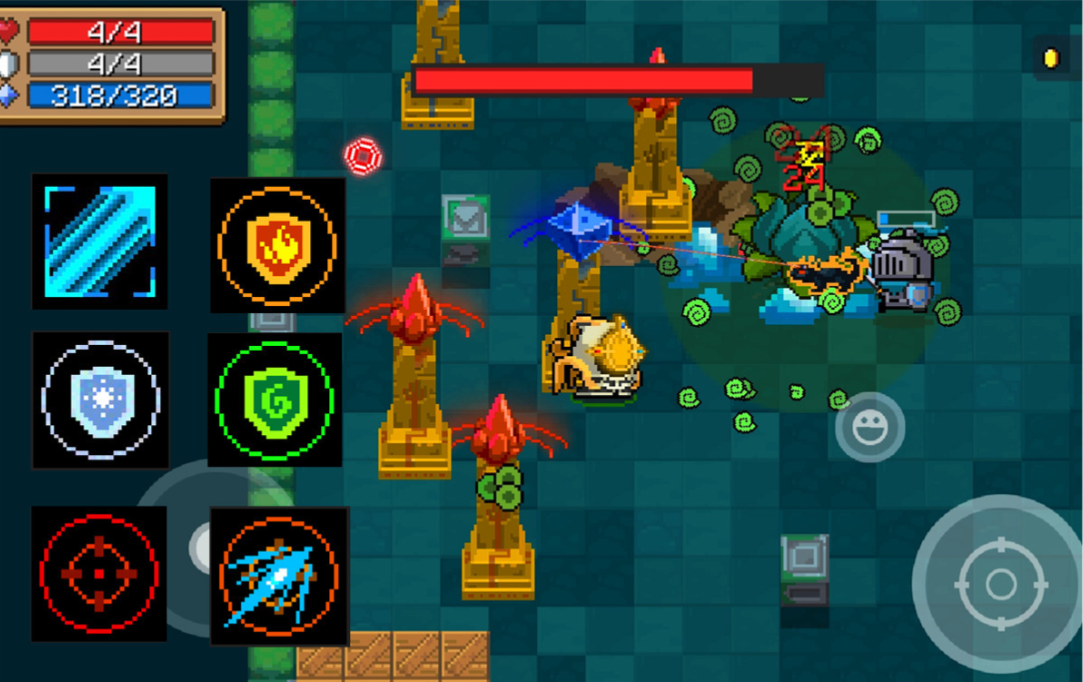Viewport: 1083px width, 682px height.
Task: Tap the gold coin icon
Action: pyautogui.click(x=1051, y=59)
